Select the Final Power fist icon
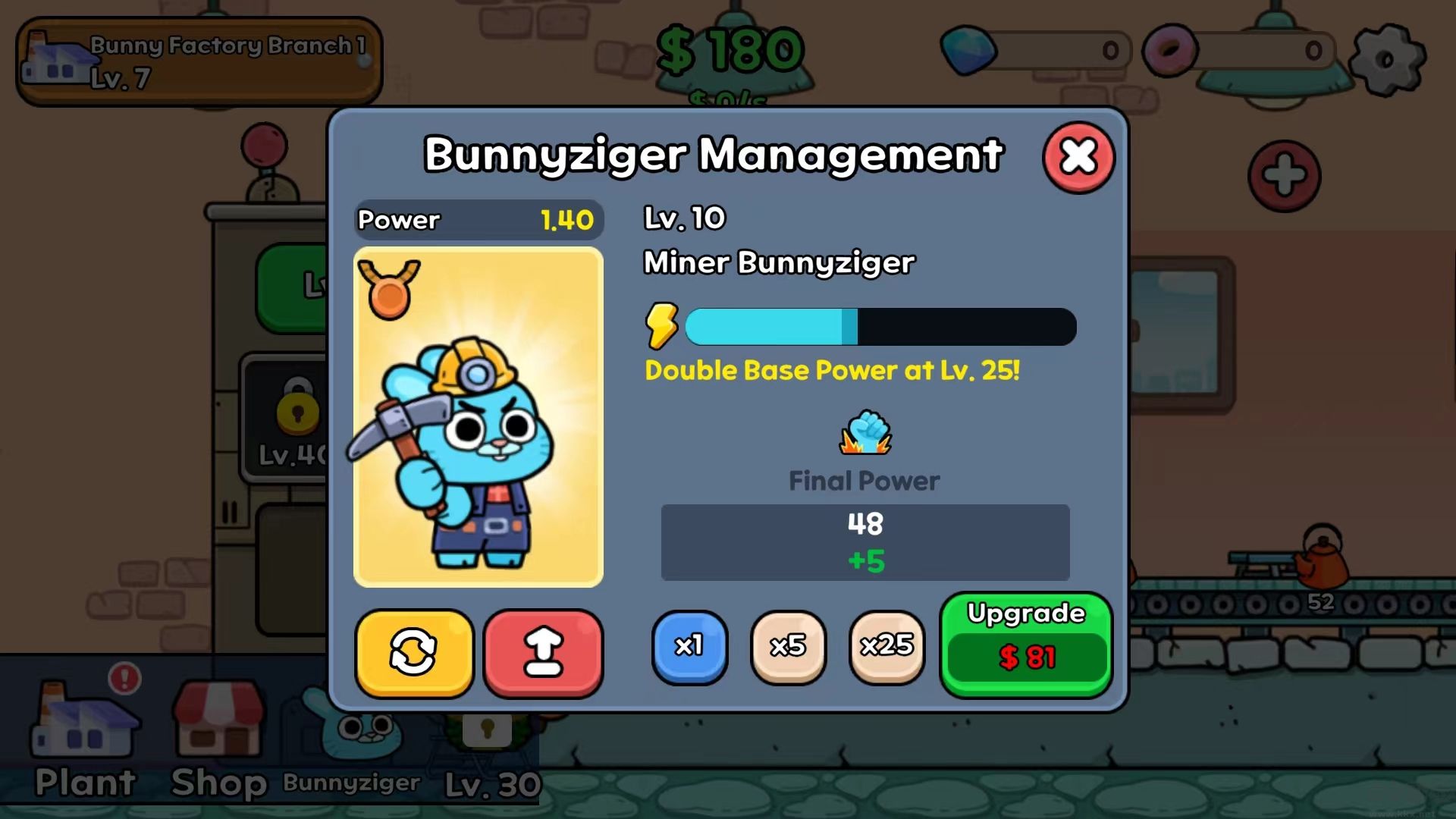 point(864,433)
